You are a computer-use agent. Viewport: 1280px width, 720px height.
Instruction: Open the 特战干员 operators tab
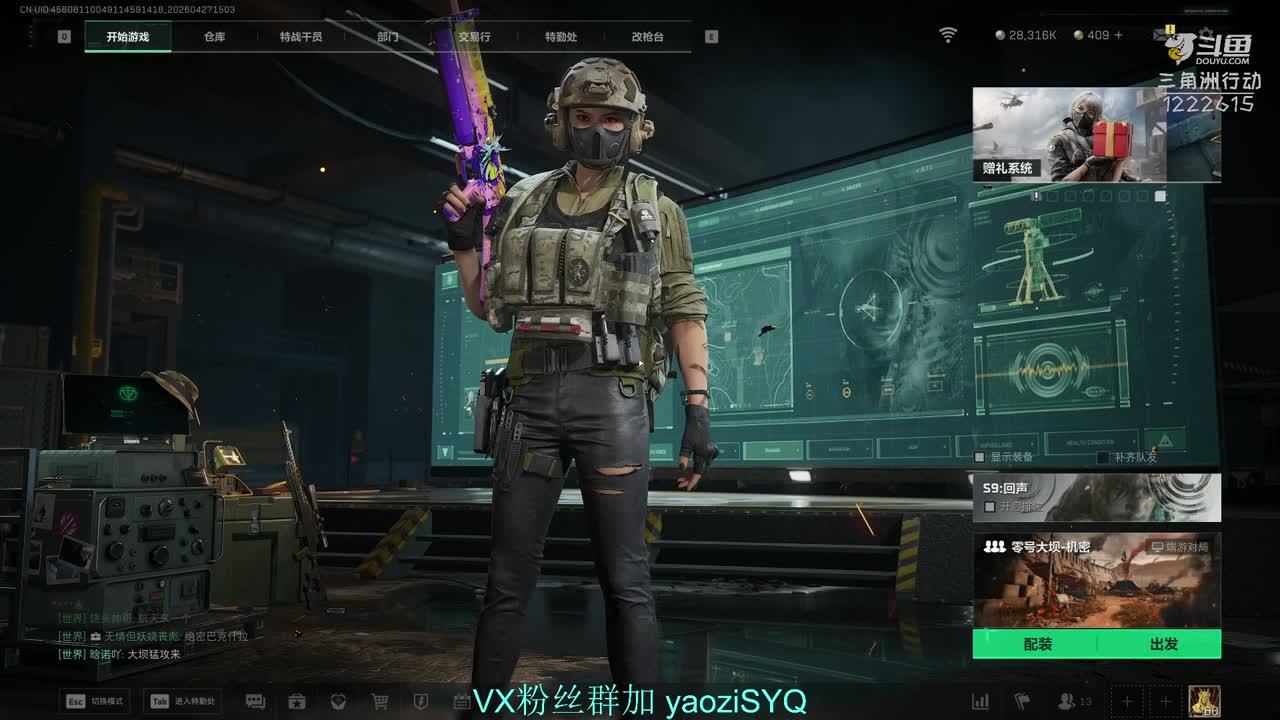[301, 37]
